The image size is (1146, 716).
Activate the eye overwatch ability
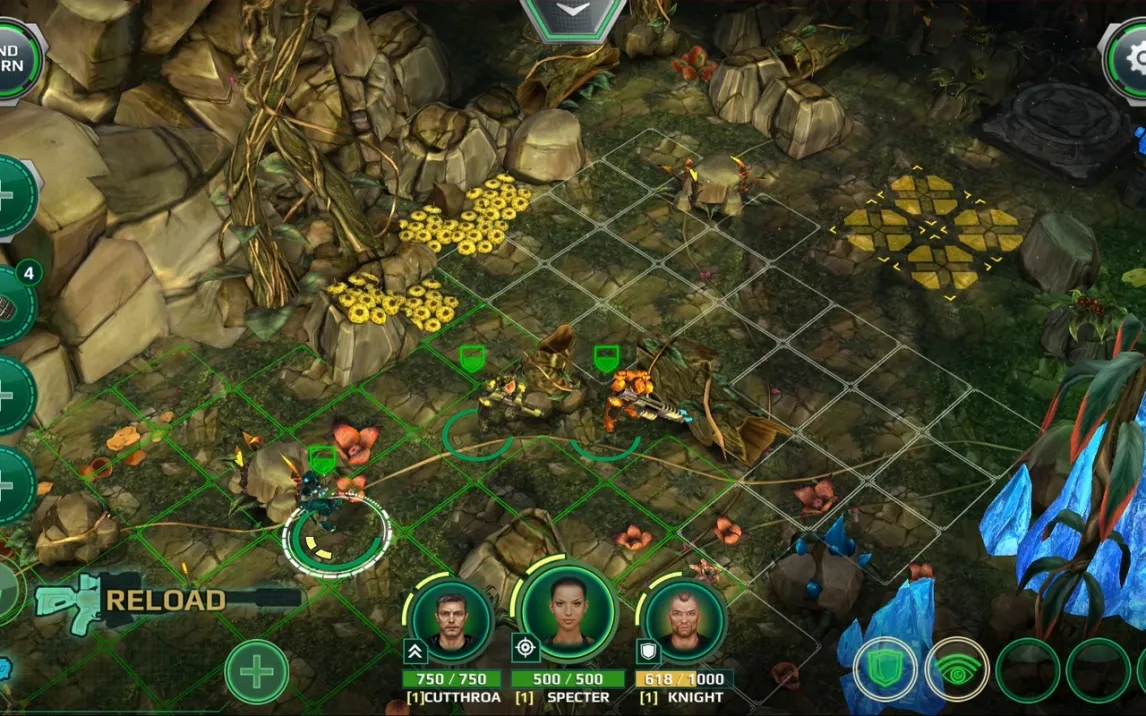957,669
